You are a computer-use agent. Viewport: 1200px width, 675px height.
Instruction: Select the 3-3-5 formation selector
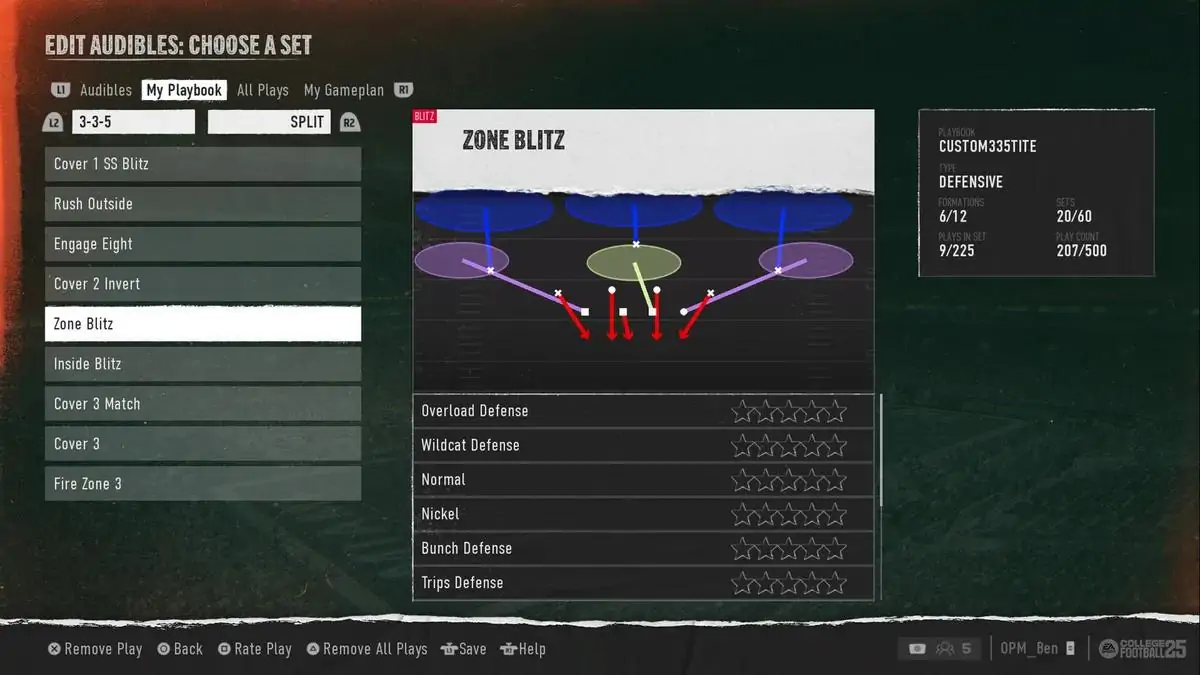(x=133, y=122)
